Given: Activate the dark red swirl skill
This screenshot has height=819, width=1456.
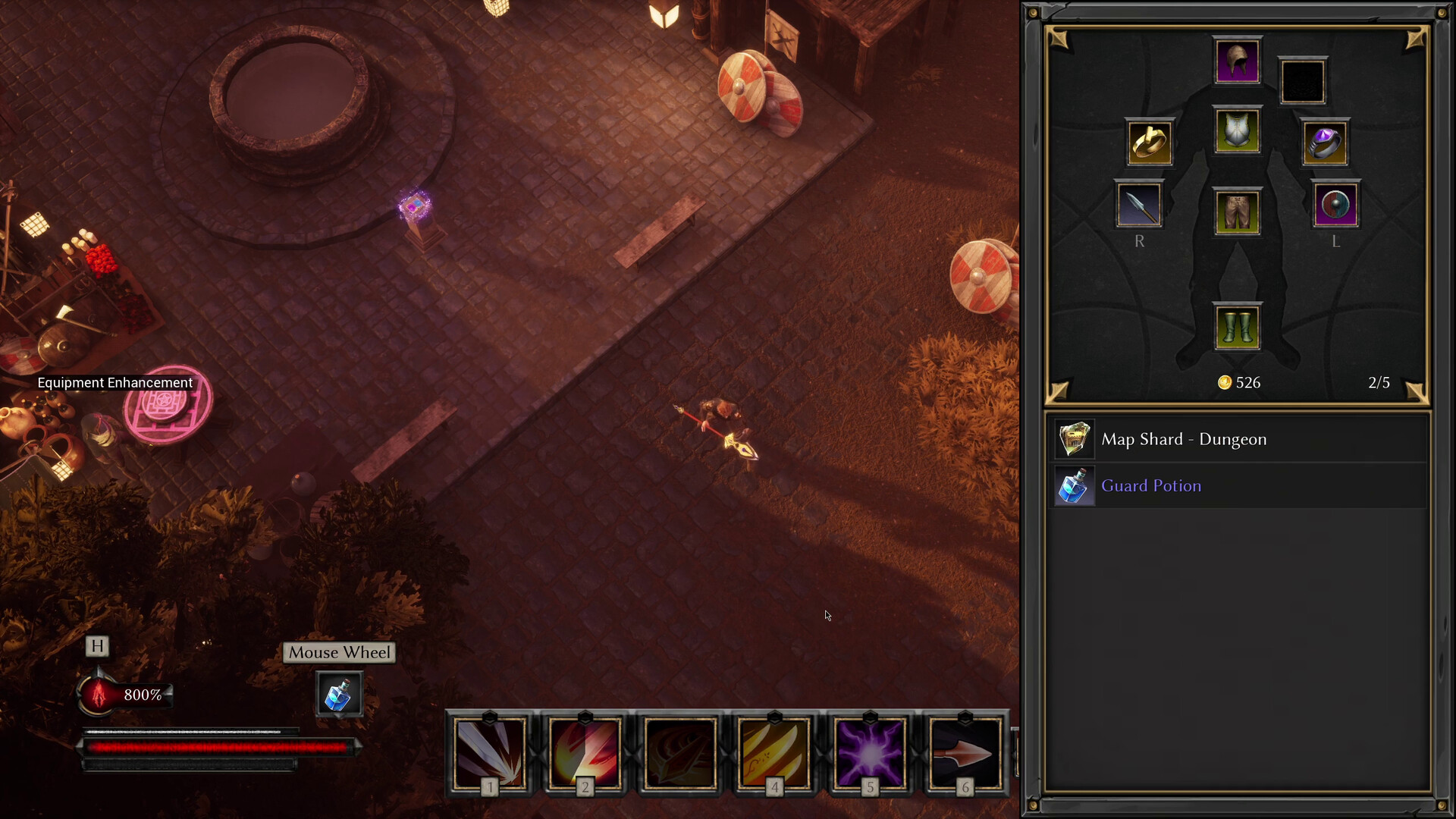Looking at the screenshot, I should pyautogui.click(x=679, y=752).
